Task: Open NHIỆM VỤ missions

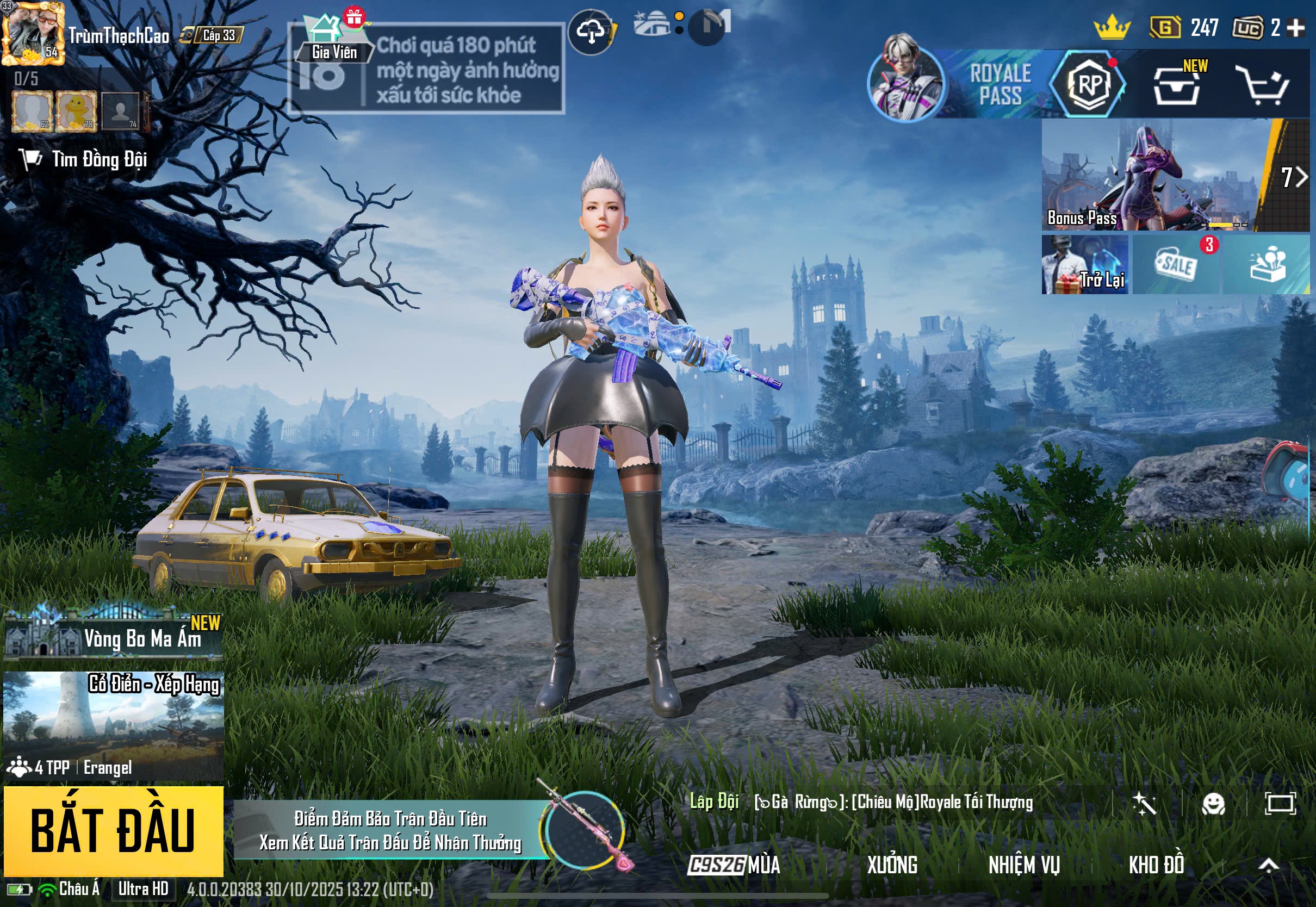Action: point(1024,866)
